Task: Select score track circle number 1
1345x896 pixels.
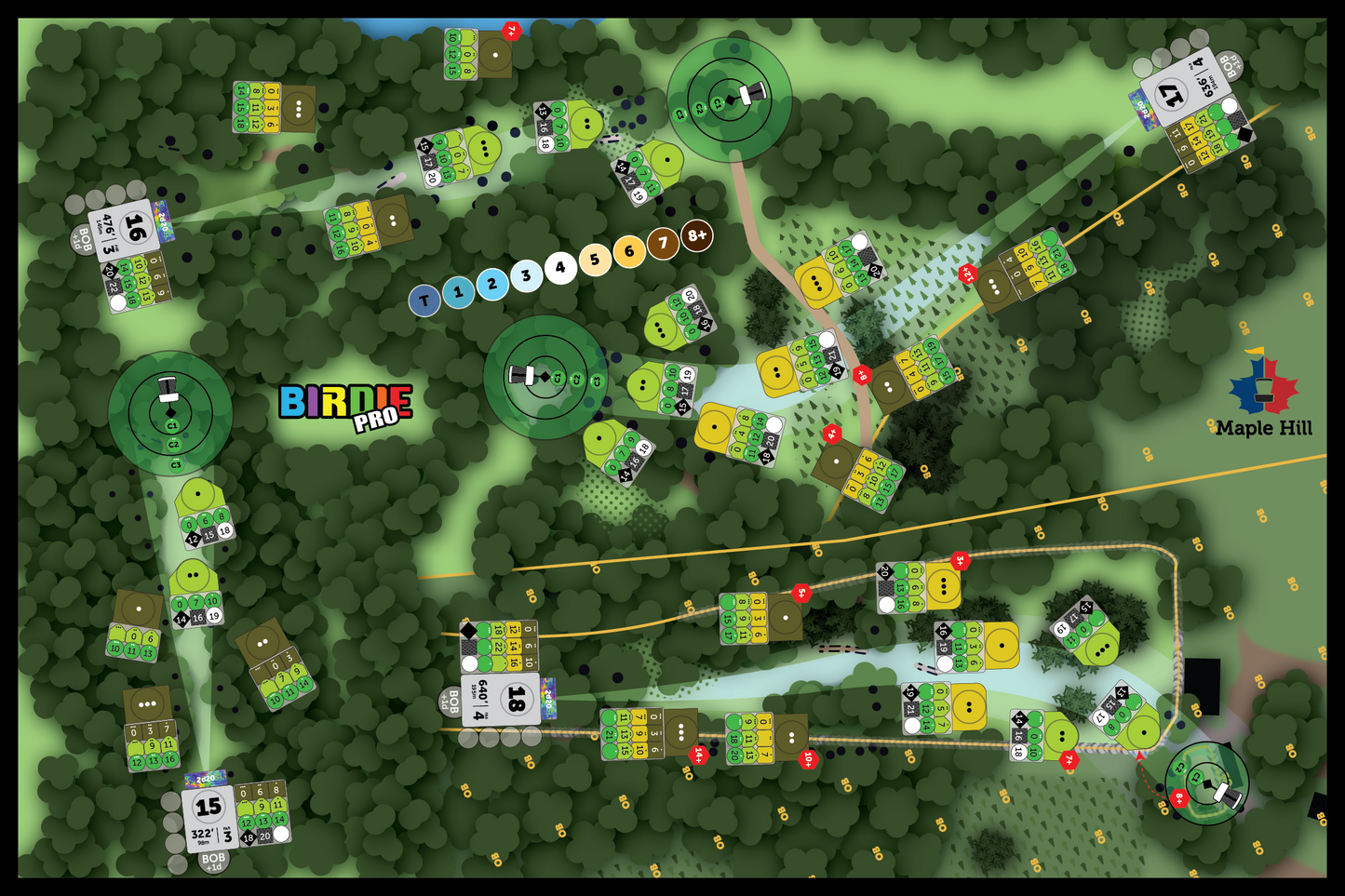Action: click(x=458, y=292)
